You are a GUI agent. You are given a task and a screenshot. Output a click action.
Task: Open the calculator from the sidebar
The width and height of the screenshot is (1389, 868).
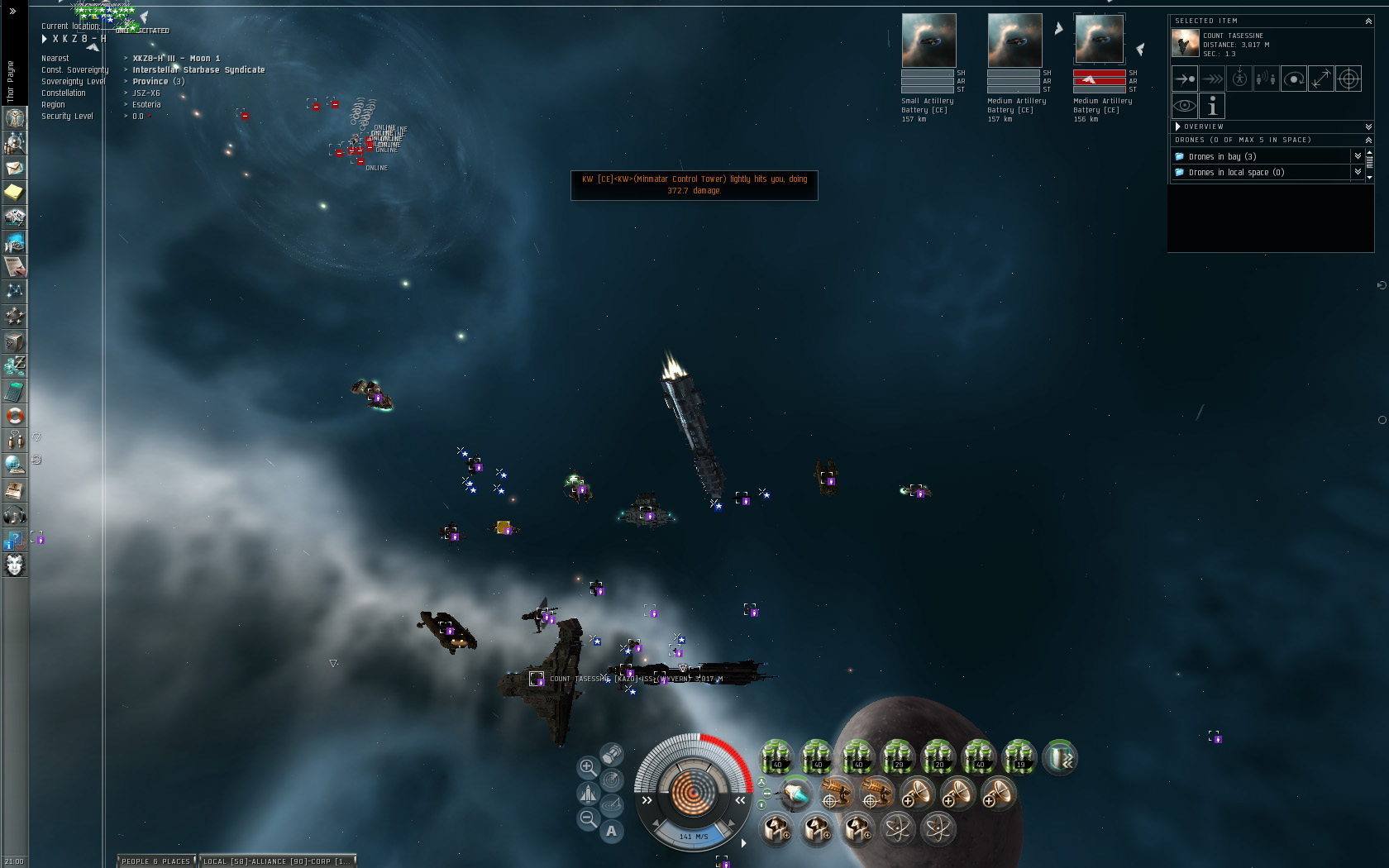point(15,391)
